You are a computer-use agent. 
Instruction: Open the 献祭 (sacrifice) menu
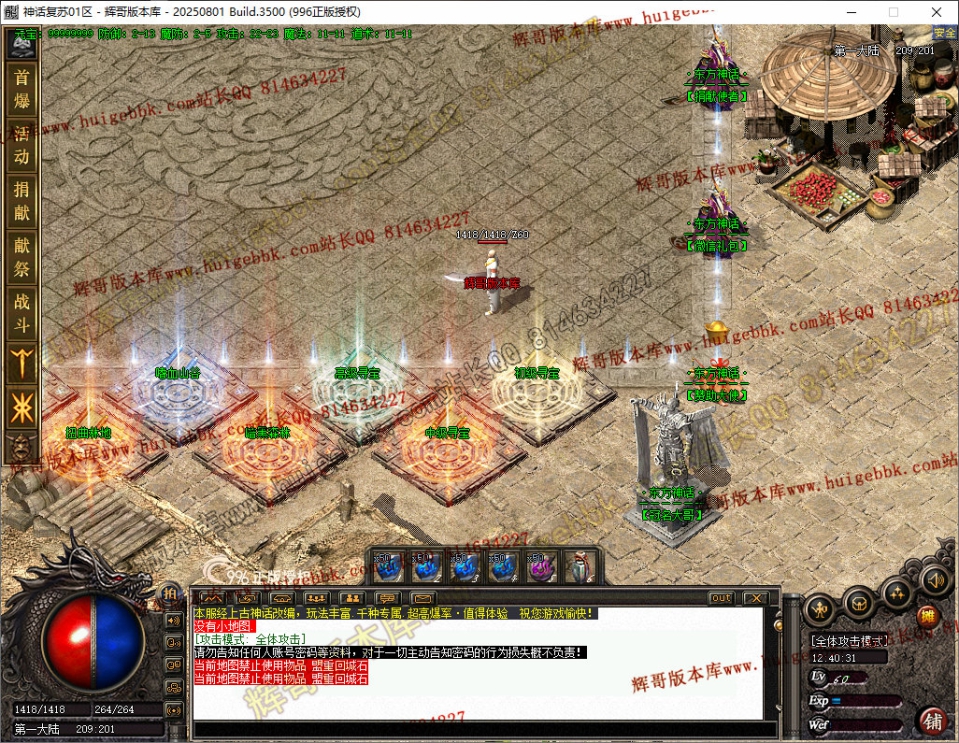(21, 254)
